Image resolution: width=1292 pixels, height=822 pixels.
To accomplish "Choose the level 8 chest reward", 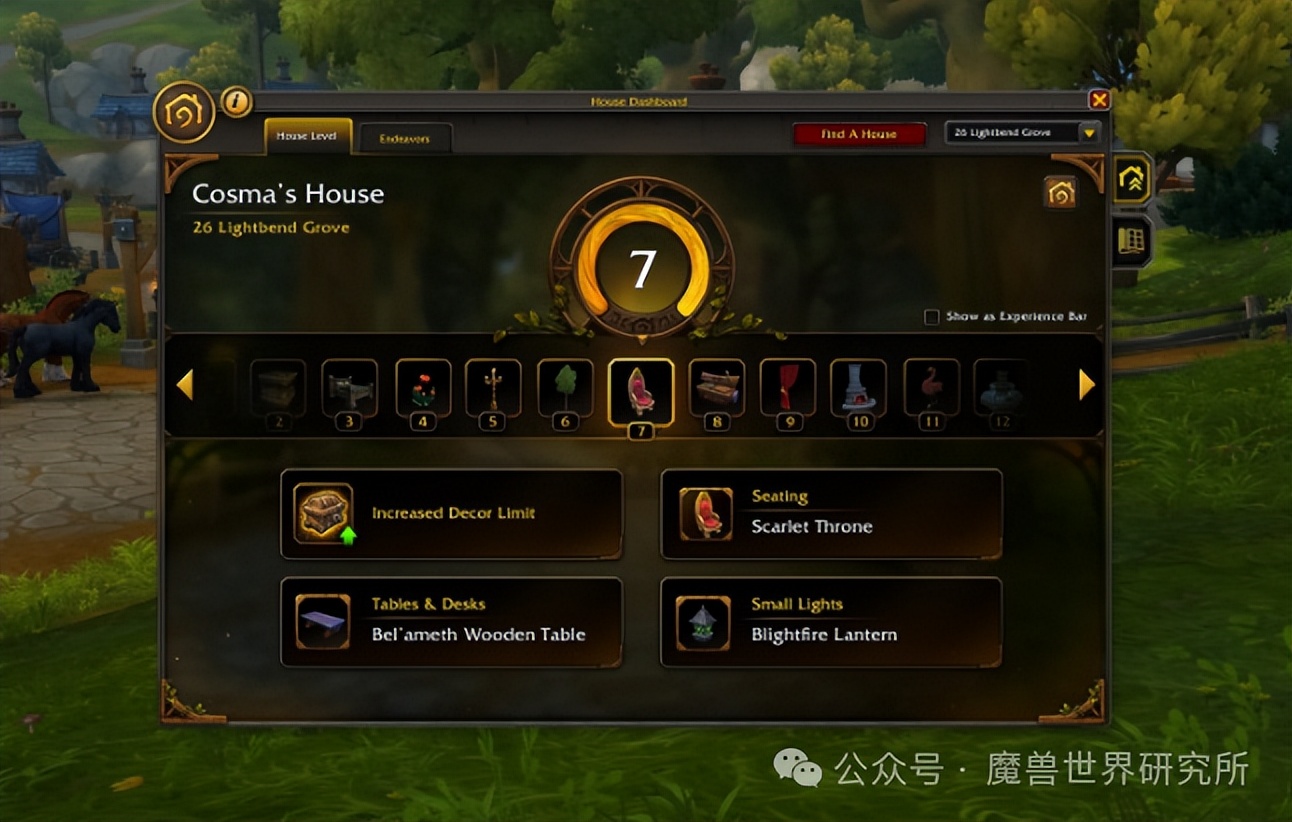I will tap(717, 388).
